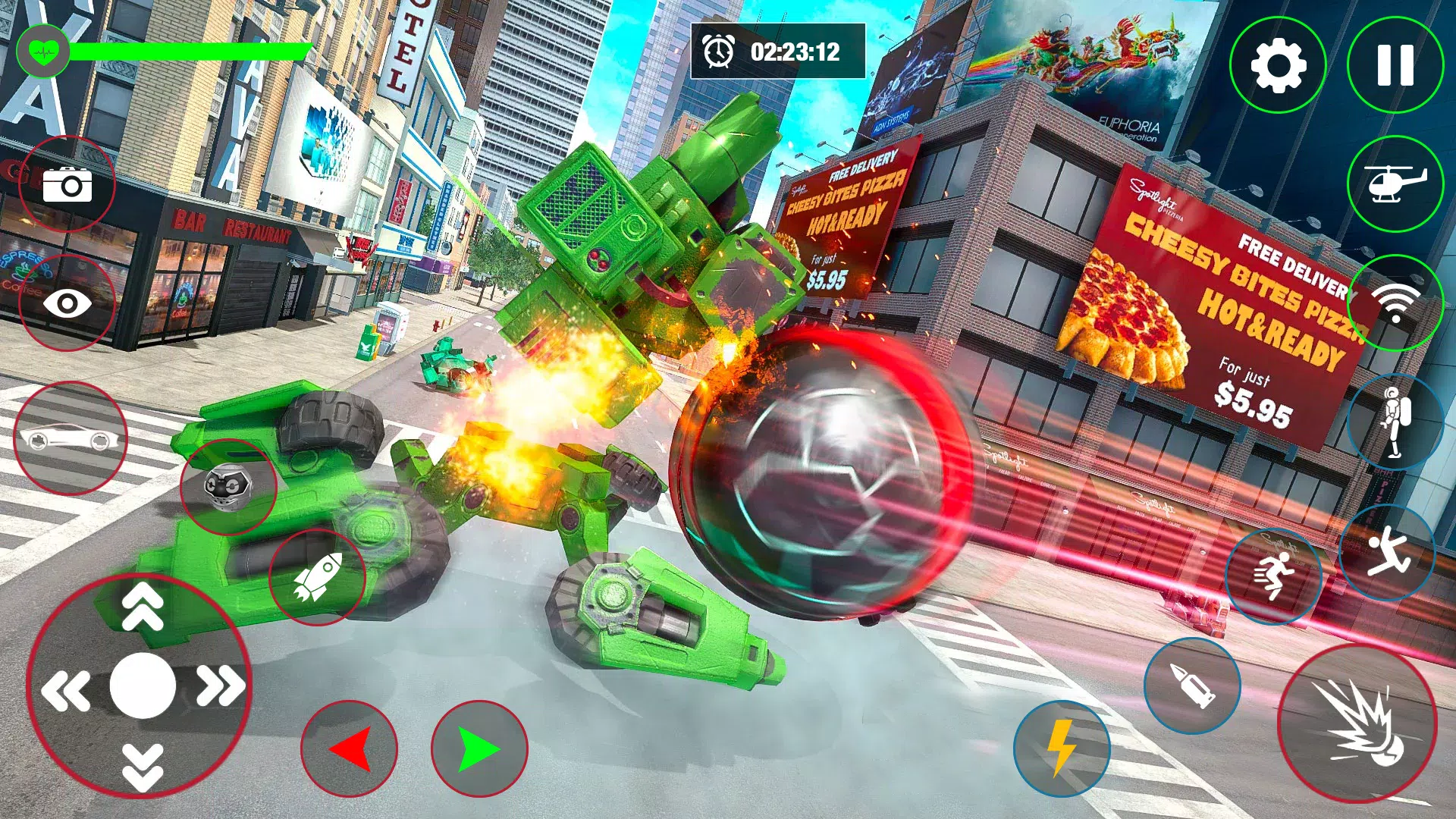Toggle the eye view button
Viewport: 1456px width, 819px height.
pos(67,303)
